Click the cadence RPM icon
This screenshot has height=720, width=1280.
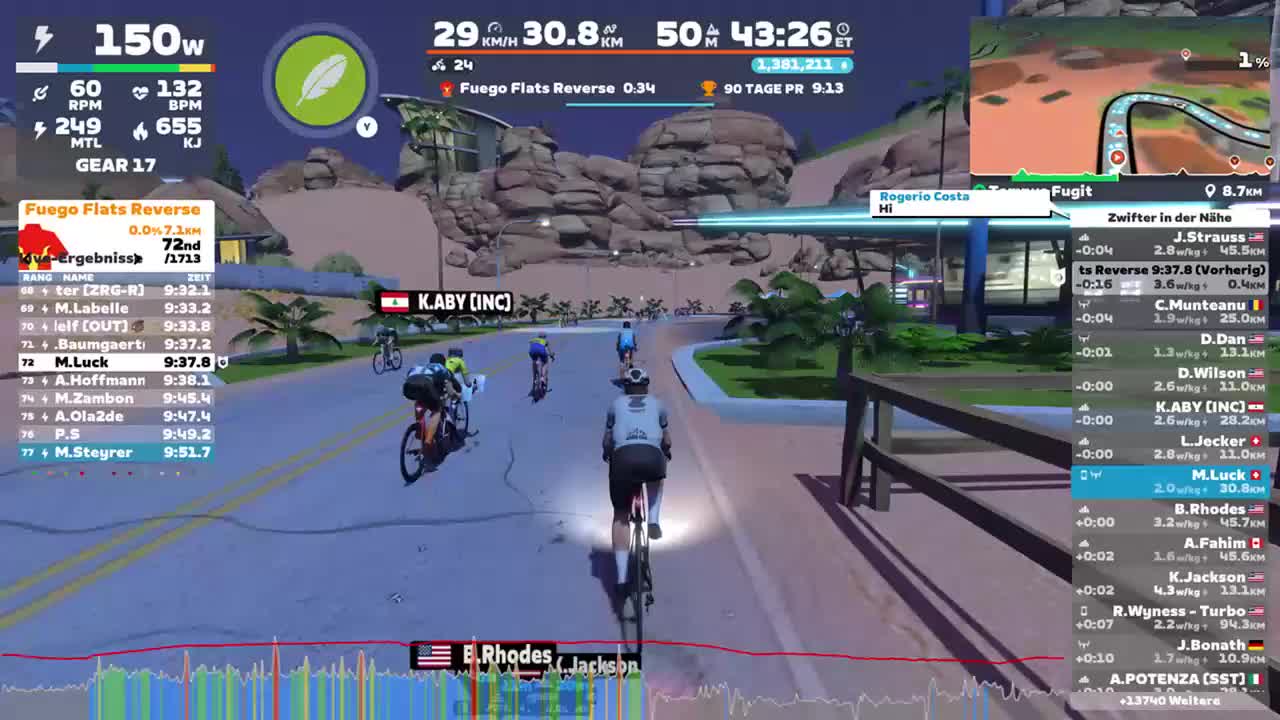coord(40,91)
